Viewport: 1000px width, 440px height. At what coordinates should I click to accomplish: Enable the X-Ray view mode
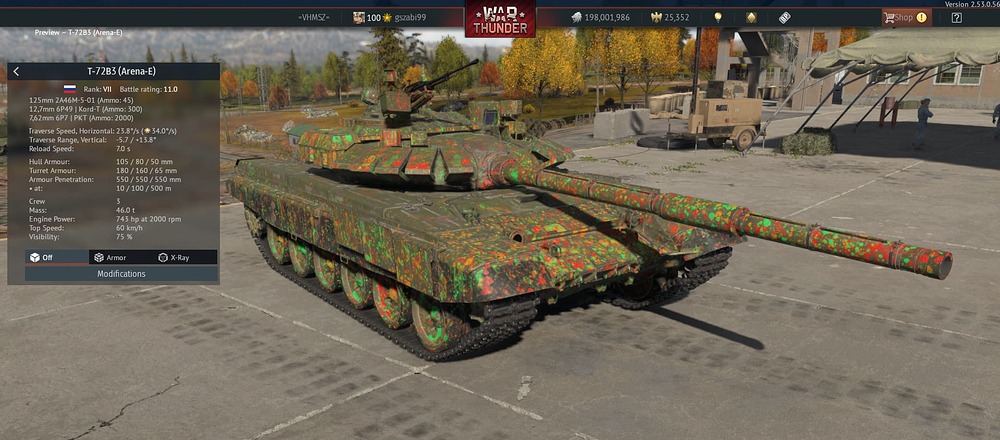tap(174, 258)
